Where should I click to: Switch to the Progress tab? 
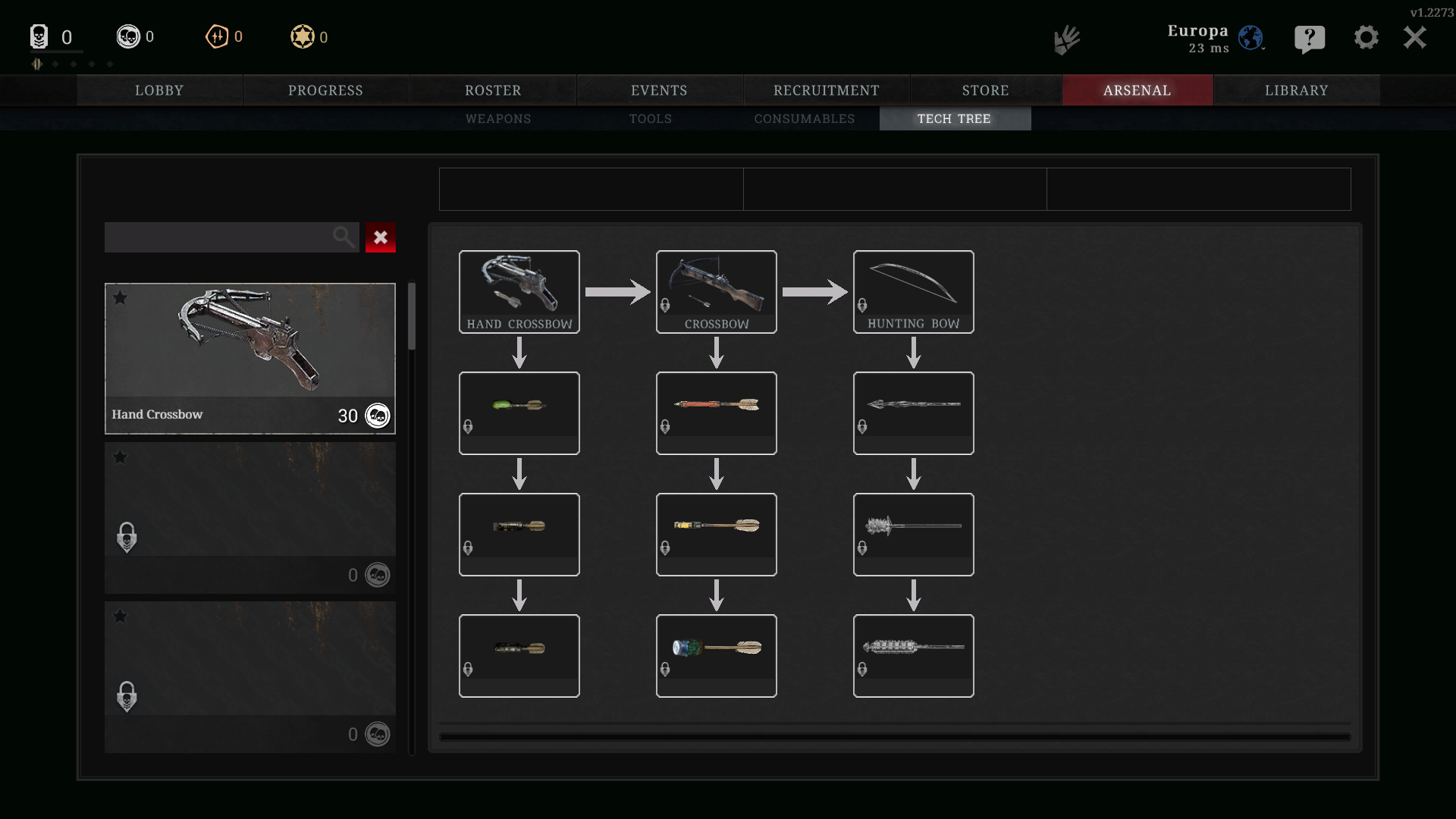tap(325, 90)
